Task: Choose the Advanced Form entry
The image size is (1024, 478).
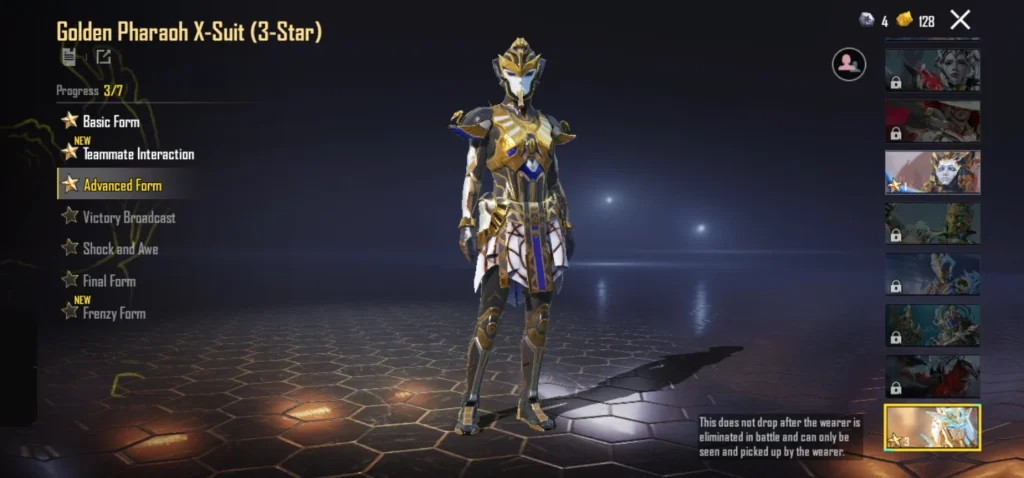Action: tap(121, 185)
